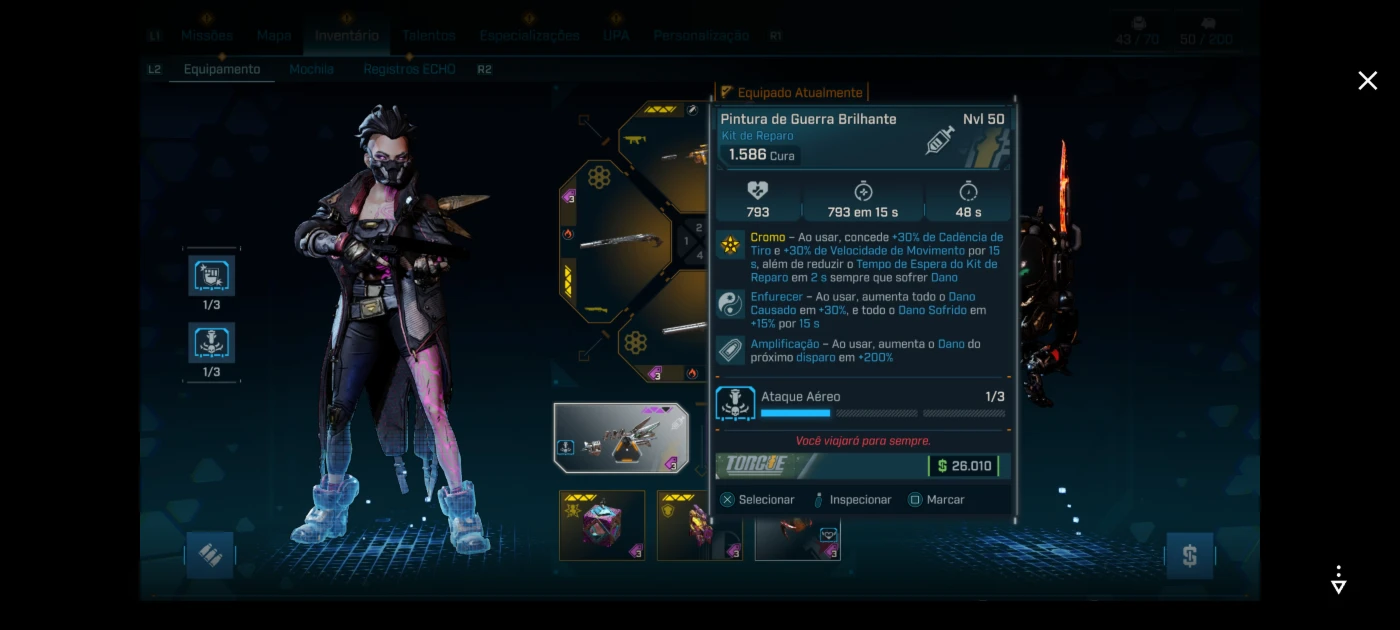The width and height of the screenshot is (1400, 630).
Task: Go to the Talentos tab
Action: [x=428, y=35]
